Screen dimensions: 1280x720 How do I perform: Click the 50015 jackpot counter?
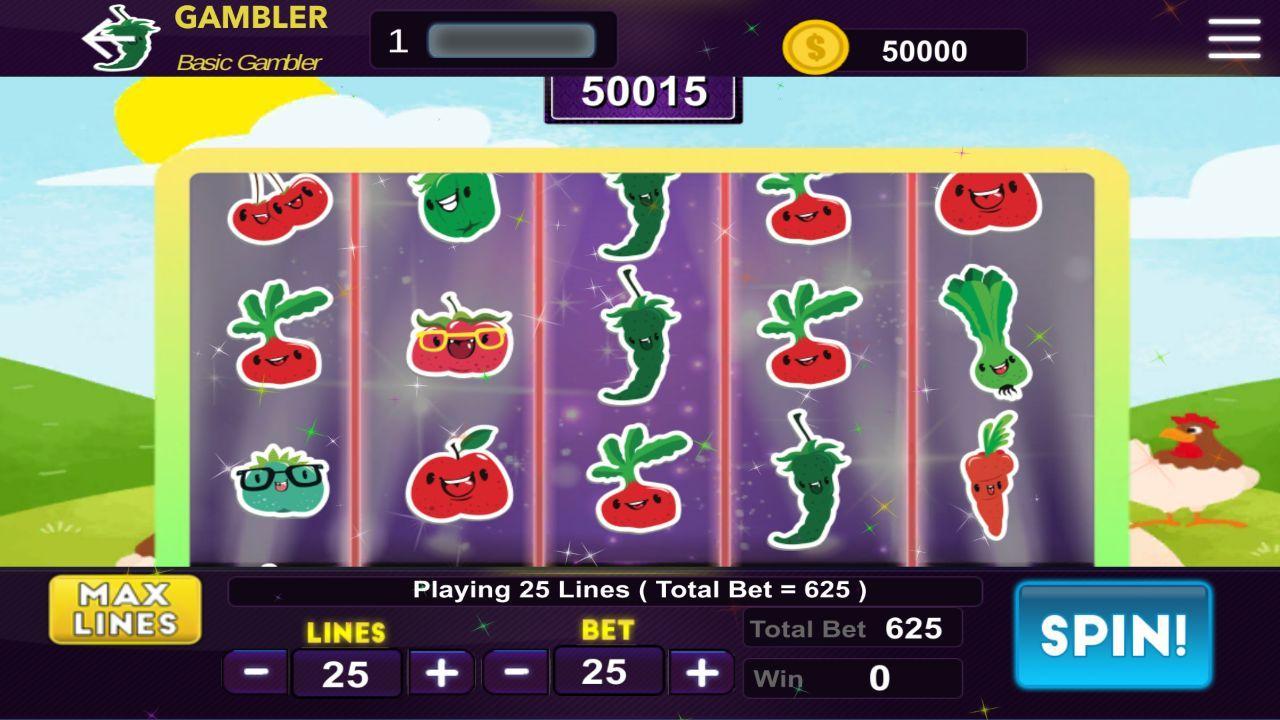click(643, 95)
